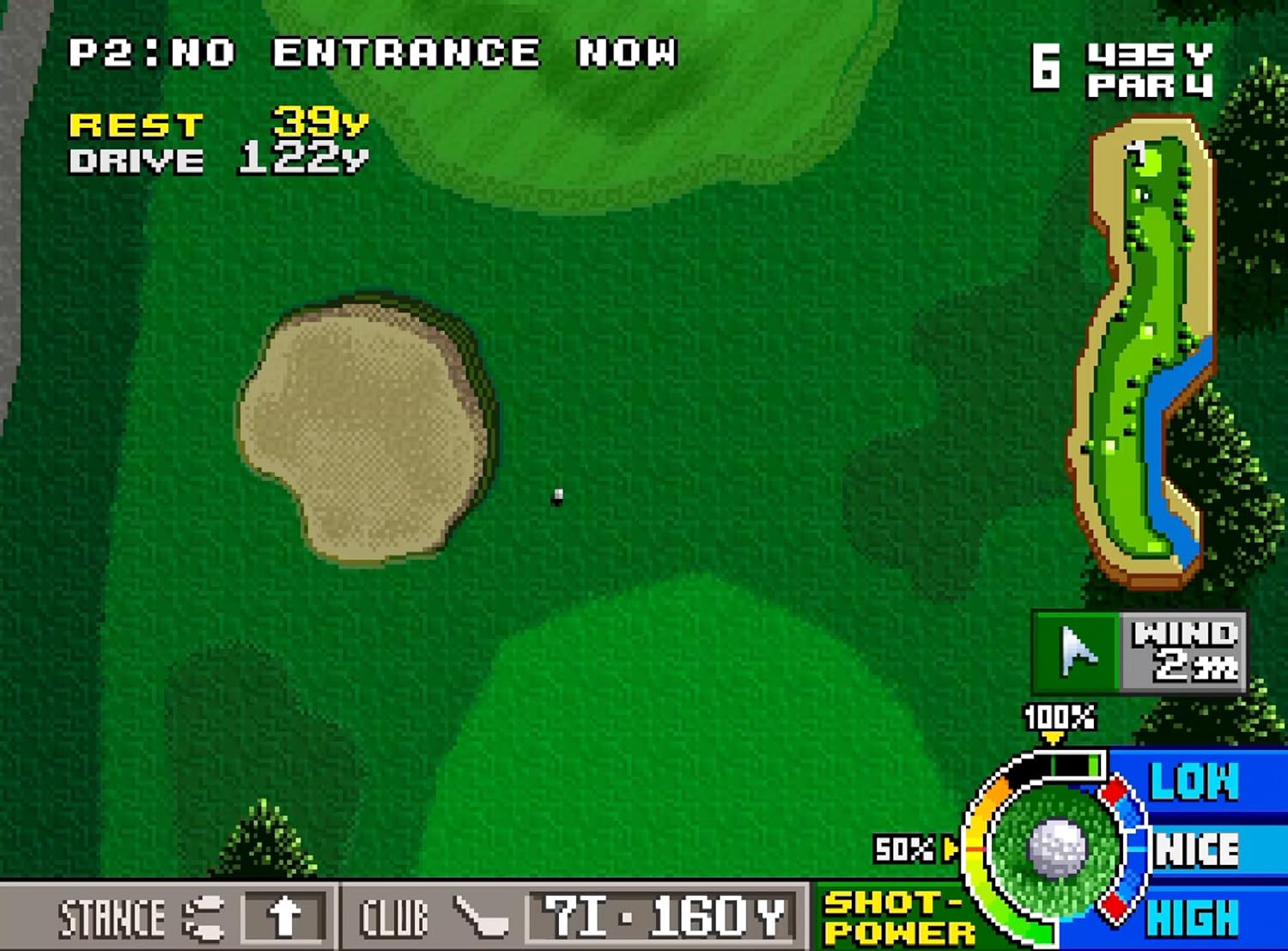Select the hole 6 PAR 4 header

[x=1121, y=69]
